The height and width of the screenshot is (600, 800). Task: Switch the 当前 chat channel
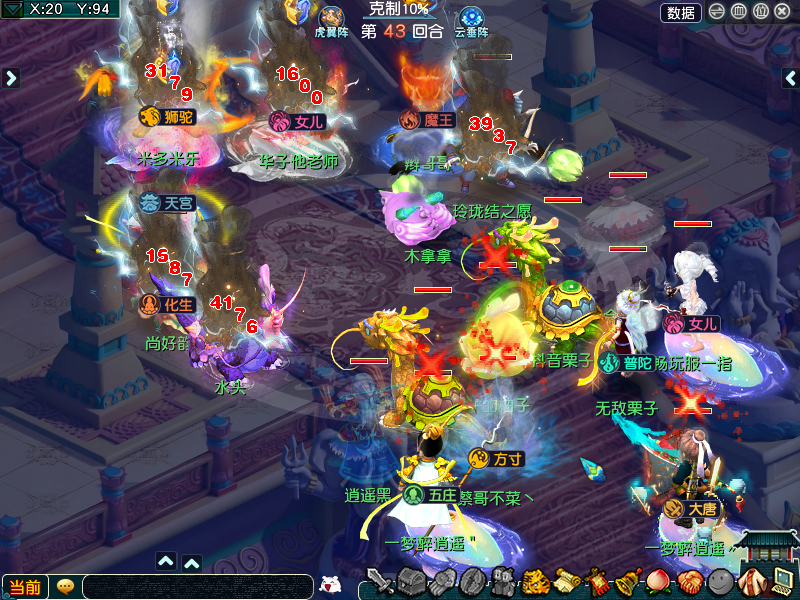click(24, 587)
